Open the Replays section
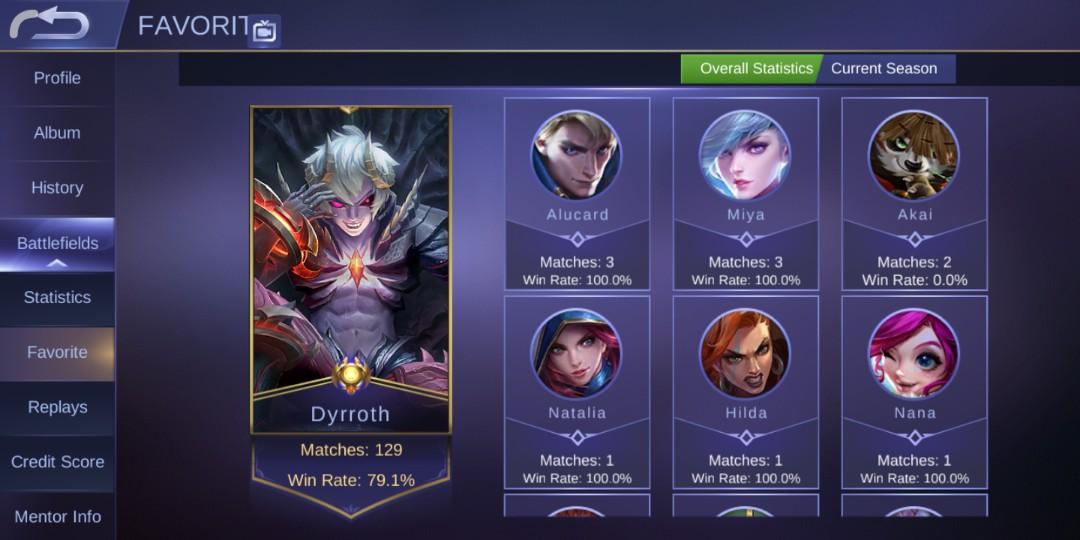The image size is (1080, 540). pos(57,408)
